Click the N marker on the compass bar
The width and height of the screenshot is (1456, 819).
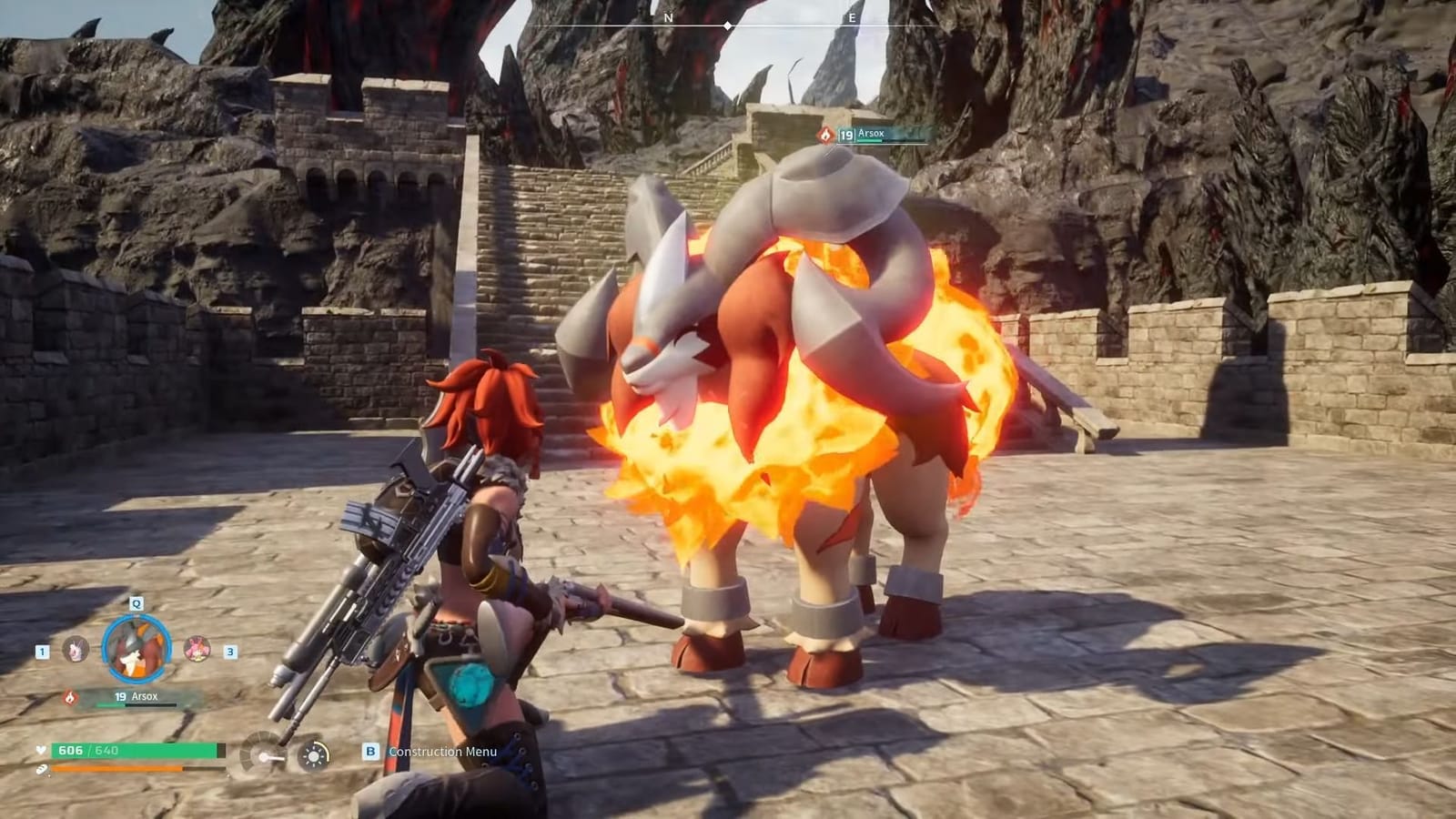coord(669,18)
